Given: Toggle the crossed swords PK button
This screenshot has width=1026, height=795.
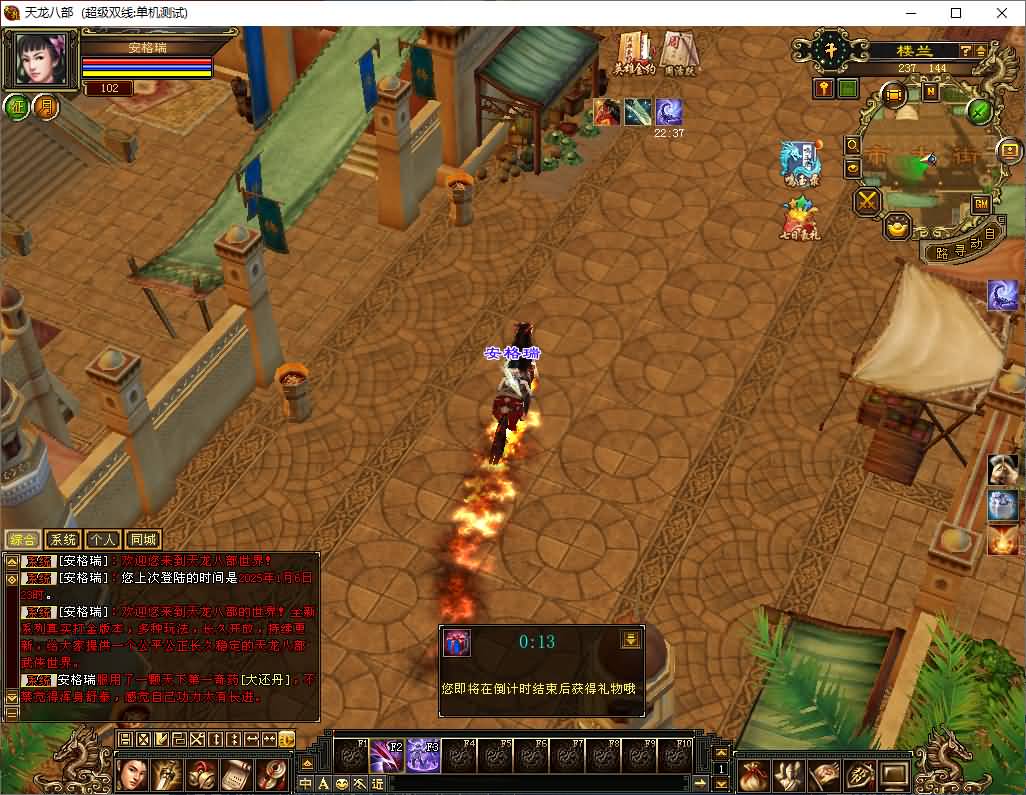Looking at the screenshot, I should (866, 201).
